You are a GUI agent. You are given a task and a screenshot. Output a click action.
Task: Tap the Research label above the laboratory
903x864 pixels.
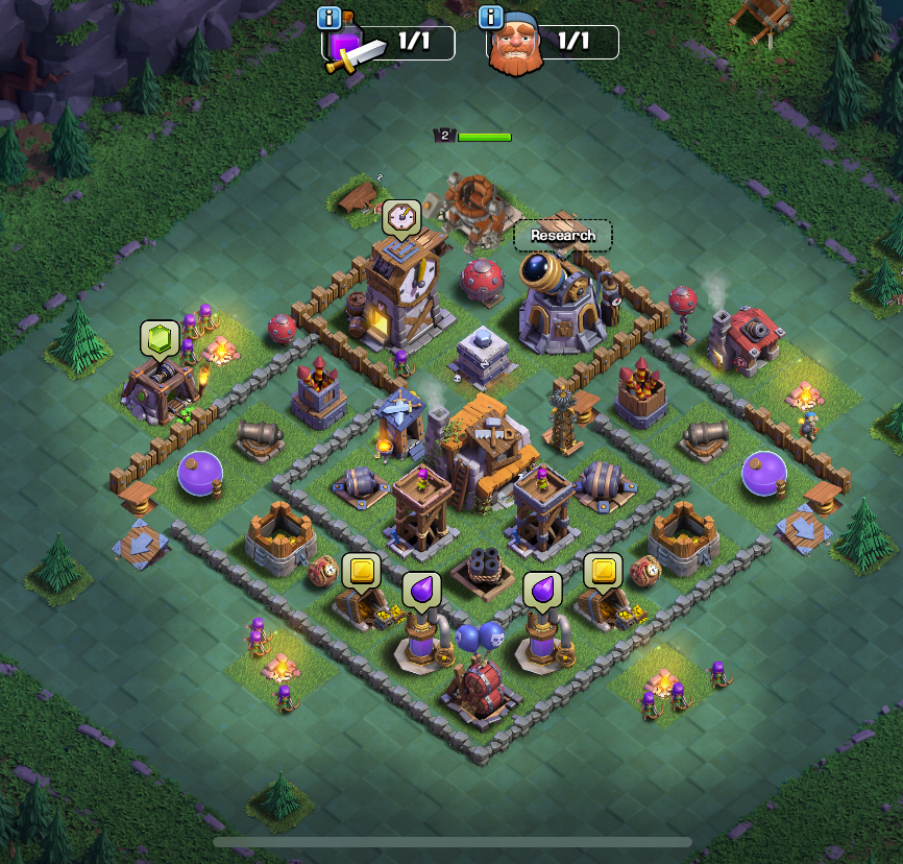click(x=563, y=236)
